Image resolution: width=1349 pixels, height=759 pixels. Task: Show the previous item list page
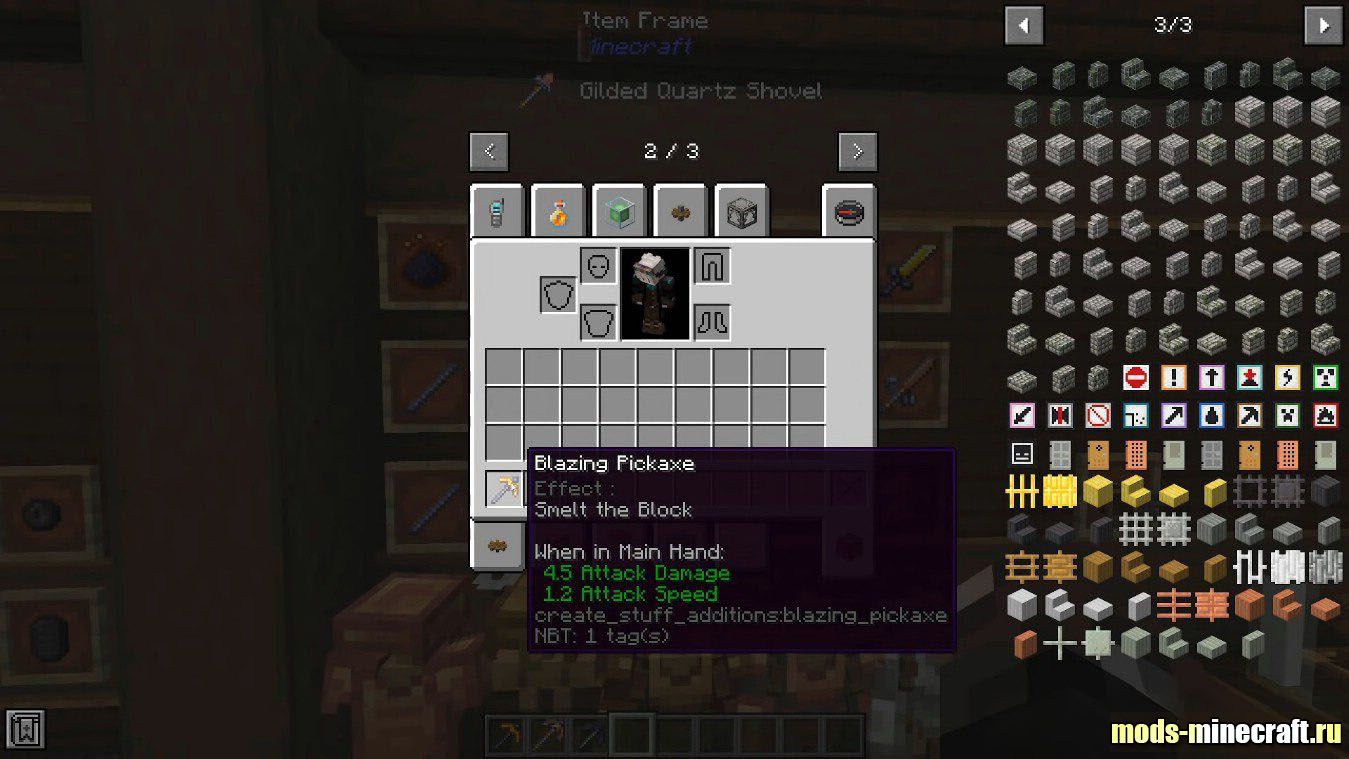[1024, 26]
